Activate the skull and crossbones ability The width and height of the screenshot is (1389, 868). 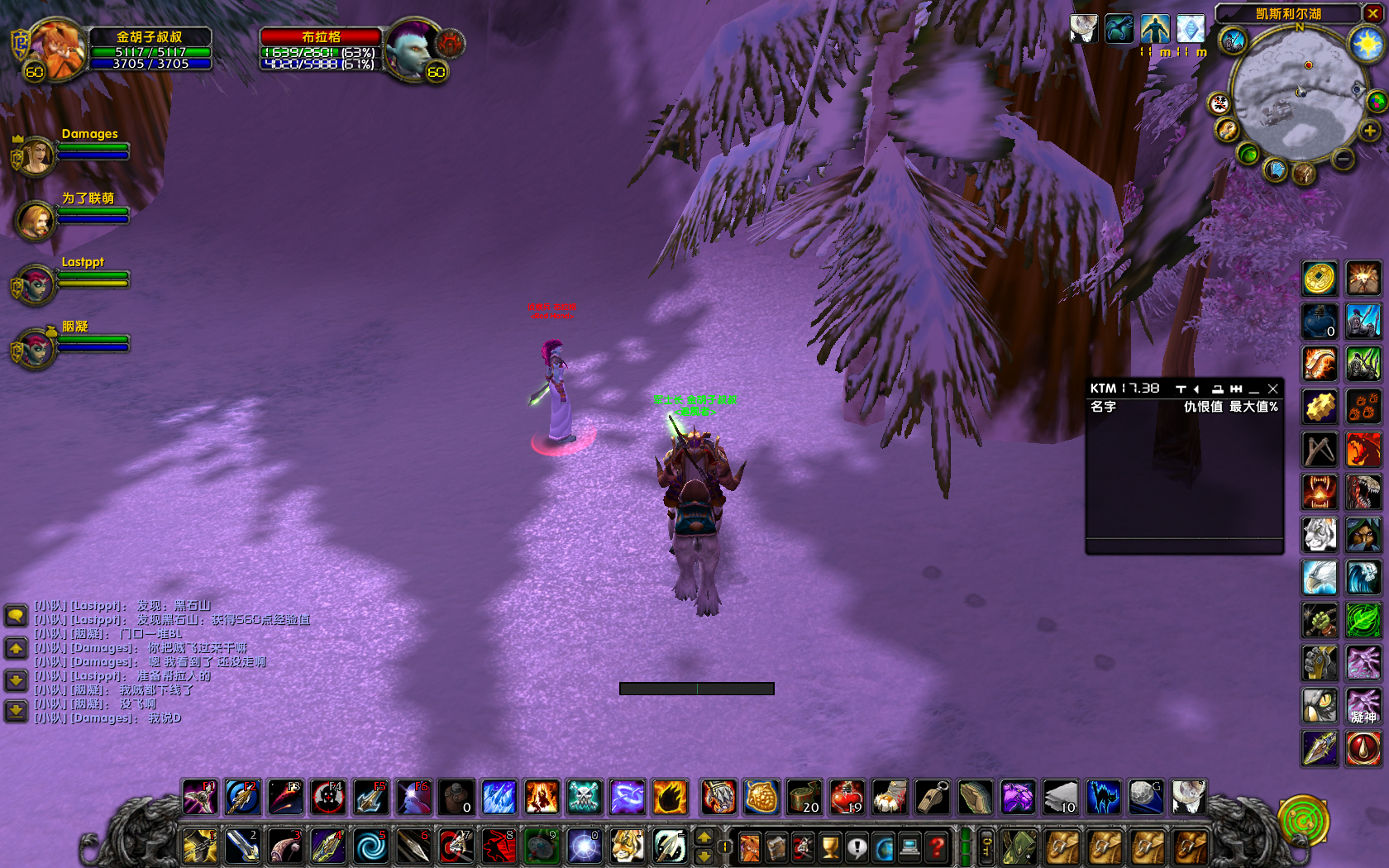point(585,798)
